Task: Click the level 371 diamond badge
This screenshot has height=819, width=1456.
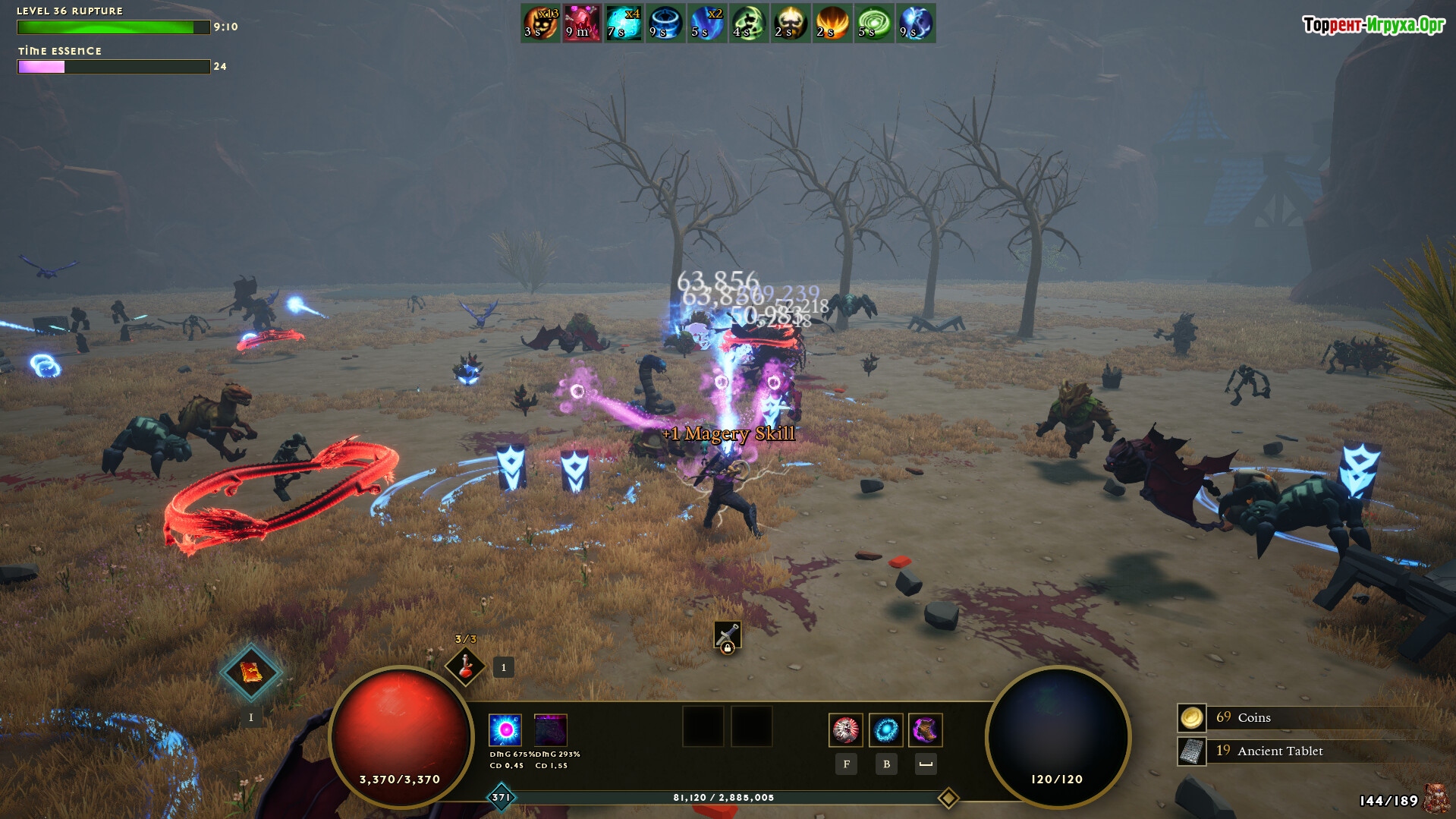Action: click(x=502, y=798)
